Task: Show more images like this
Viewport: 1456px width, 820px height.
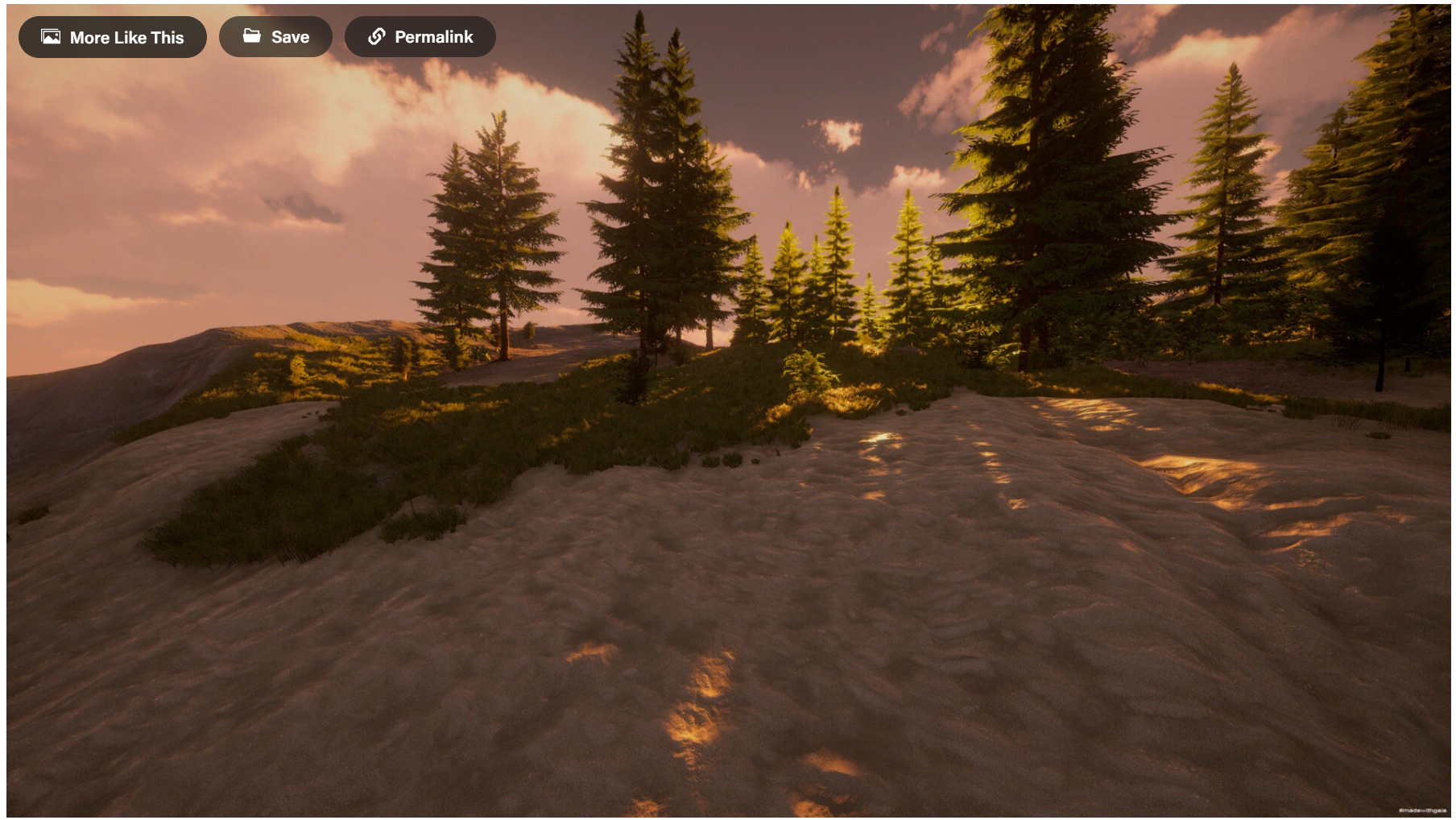Action: pyautogui.click(x=113, y=37)
